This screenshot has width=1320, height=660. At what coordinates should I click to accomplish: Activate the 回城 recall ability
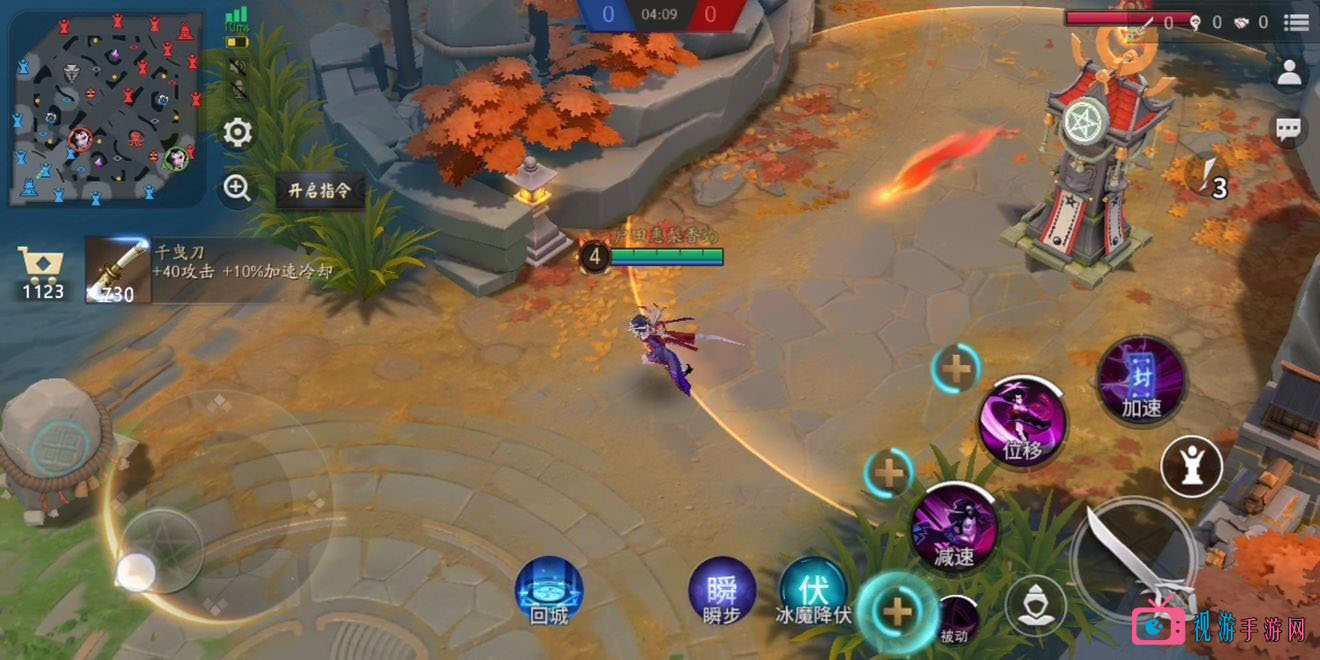549,590
